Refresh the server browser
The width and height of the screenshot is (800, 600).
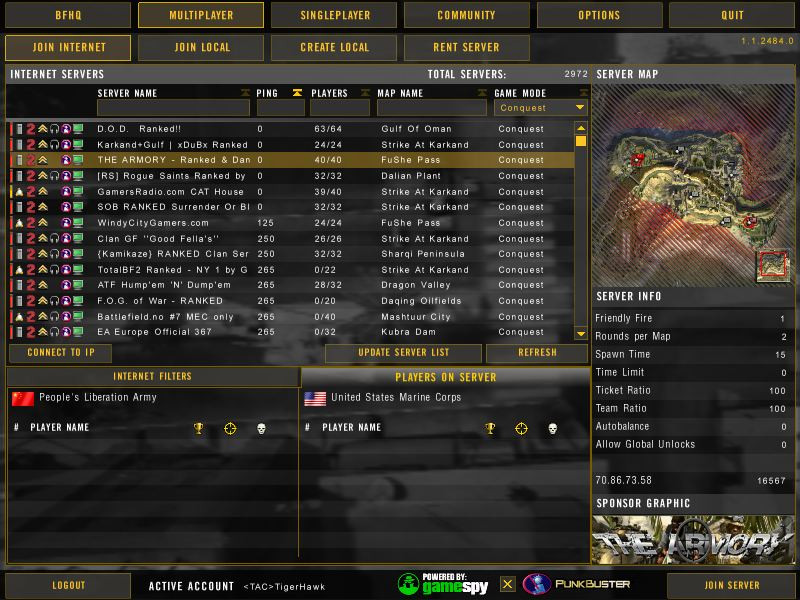[x=537, y=353]
